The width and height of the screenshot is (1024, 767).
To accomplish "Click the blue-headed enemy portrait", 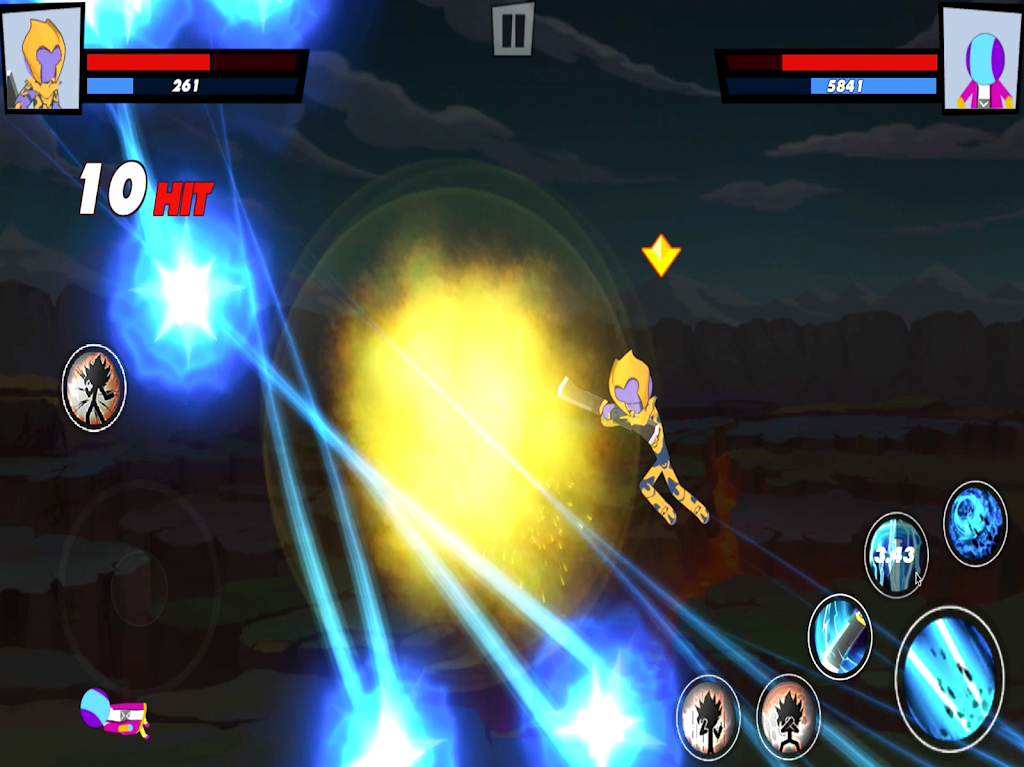I will 980,58.
